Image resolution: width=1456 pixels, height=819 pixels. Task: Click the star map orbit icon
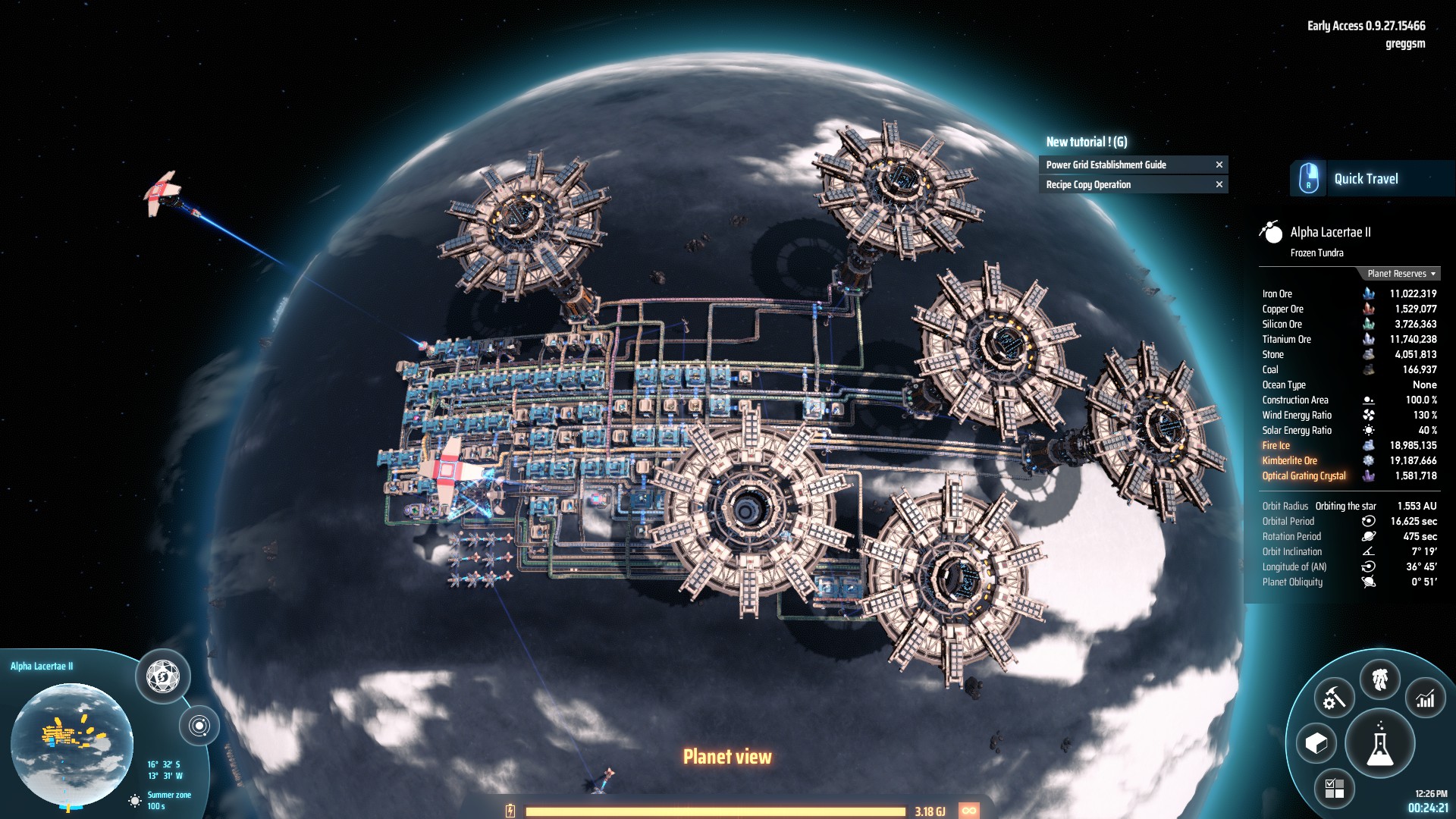pyautogui.click(x=199, y=724)
